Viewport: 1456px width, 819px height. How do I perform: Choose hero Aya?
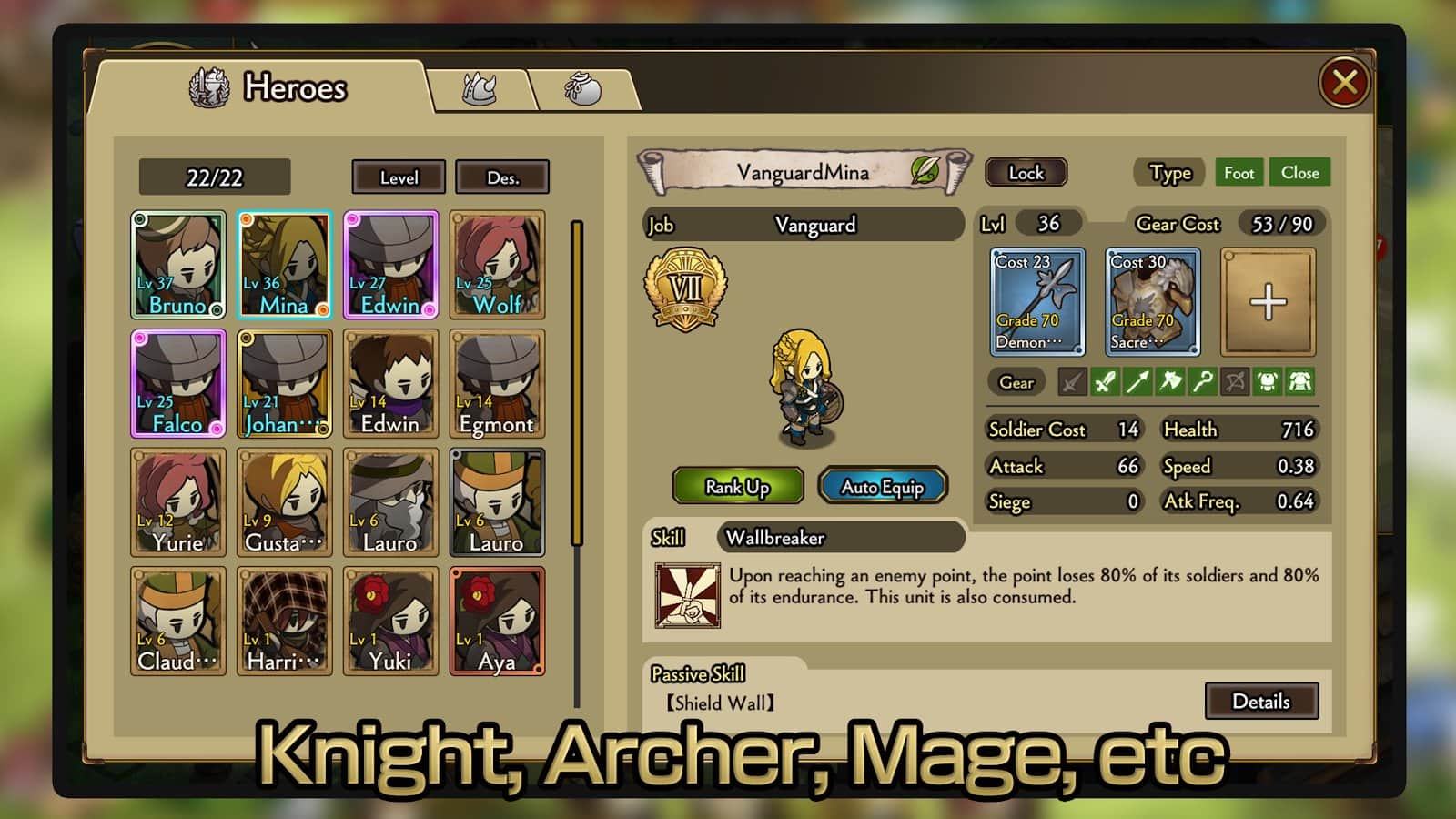pos(497,622)
